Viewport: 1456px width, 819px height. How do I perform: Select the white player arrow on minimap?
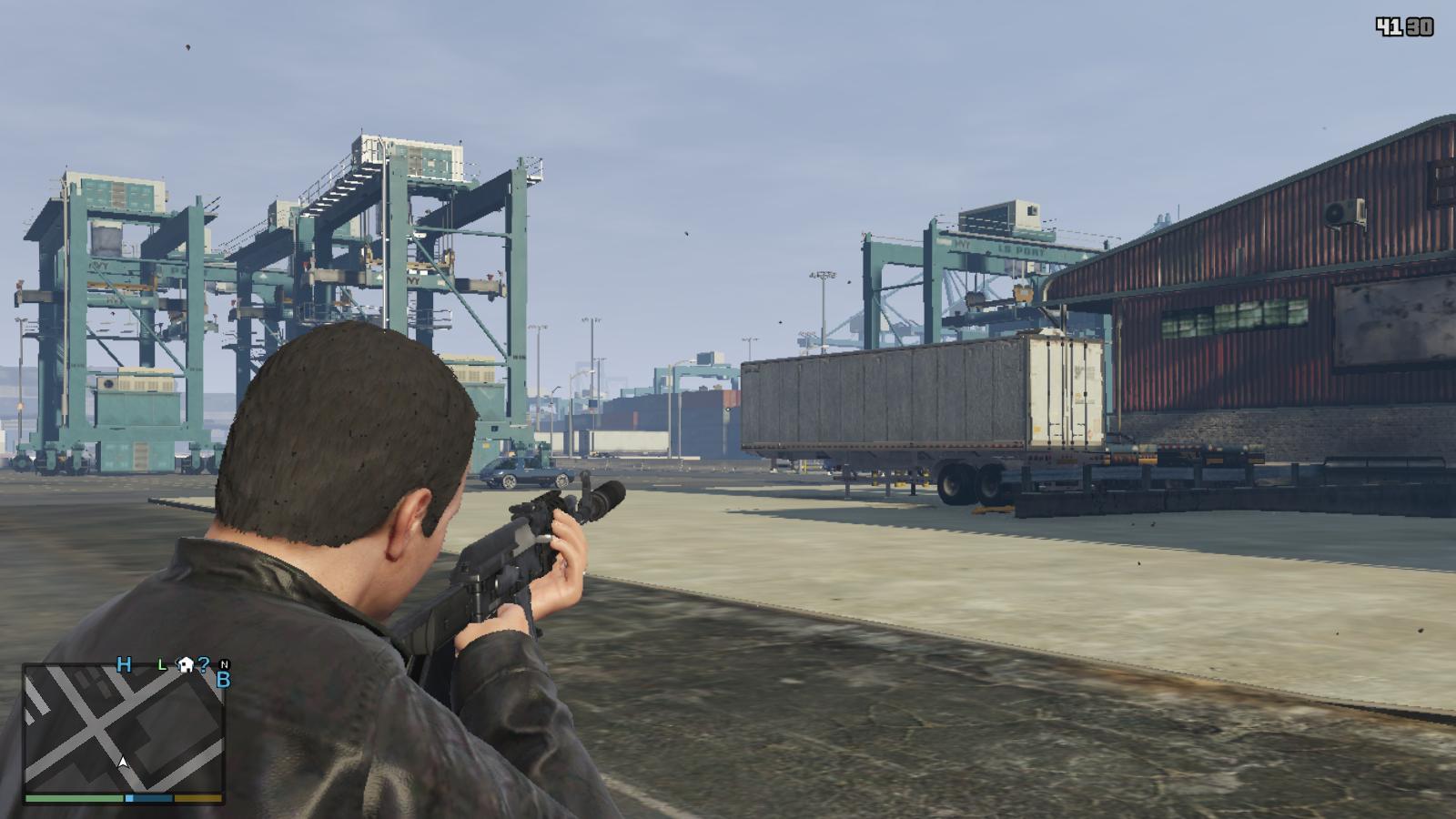pyautogui.click(x=123, y=761)
